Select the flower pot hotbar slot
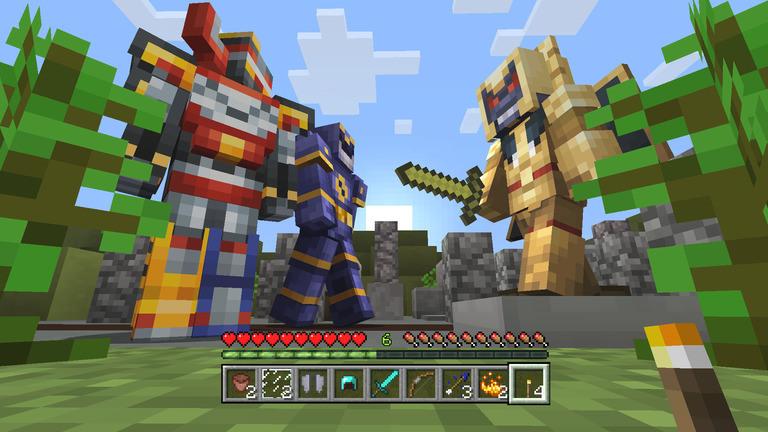Screen dimensions: 768x432 [240, 382]
